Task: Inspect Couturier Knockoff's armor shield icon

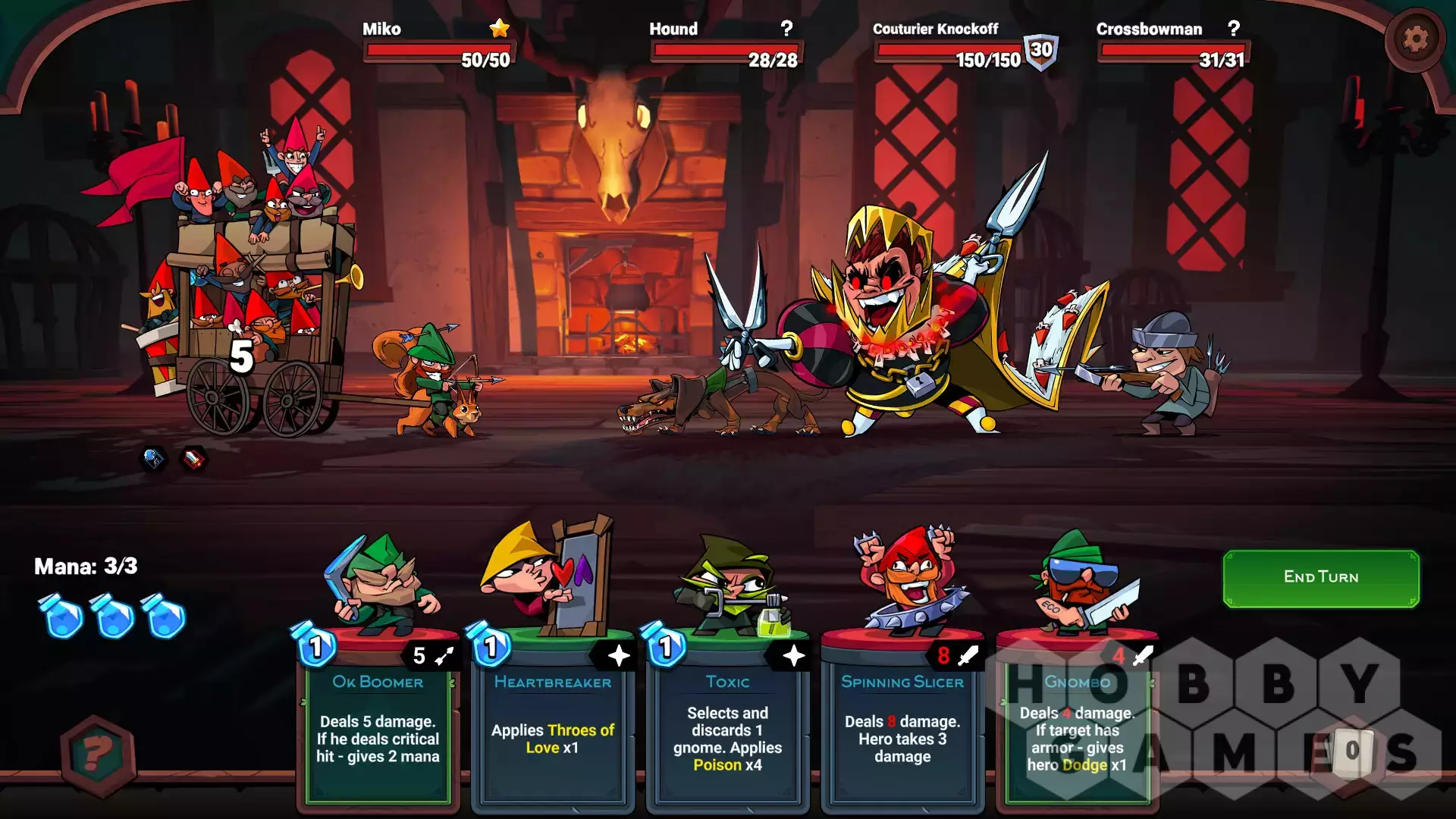Action: tap(1041, 52)
